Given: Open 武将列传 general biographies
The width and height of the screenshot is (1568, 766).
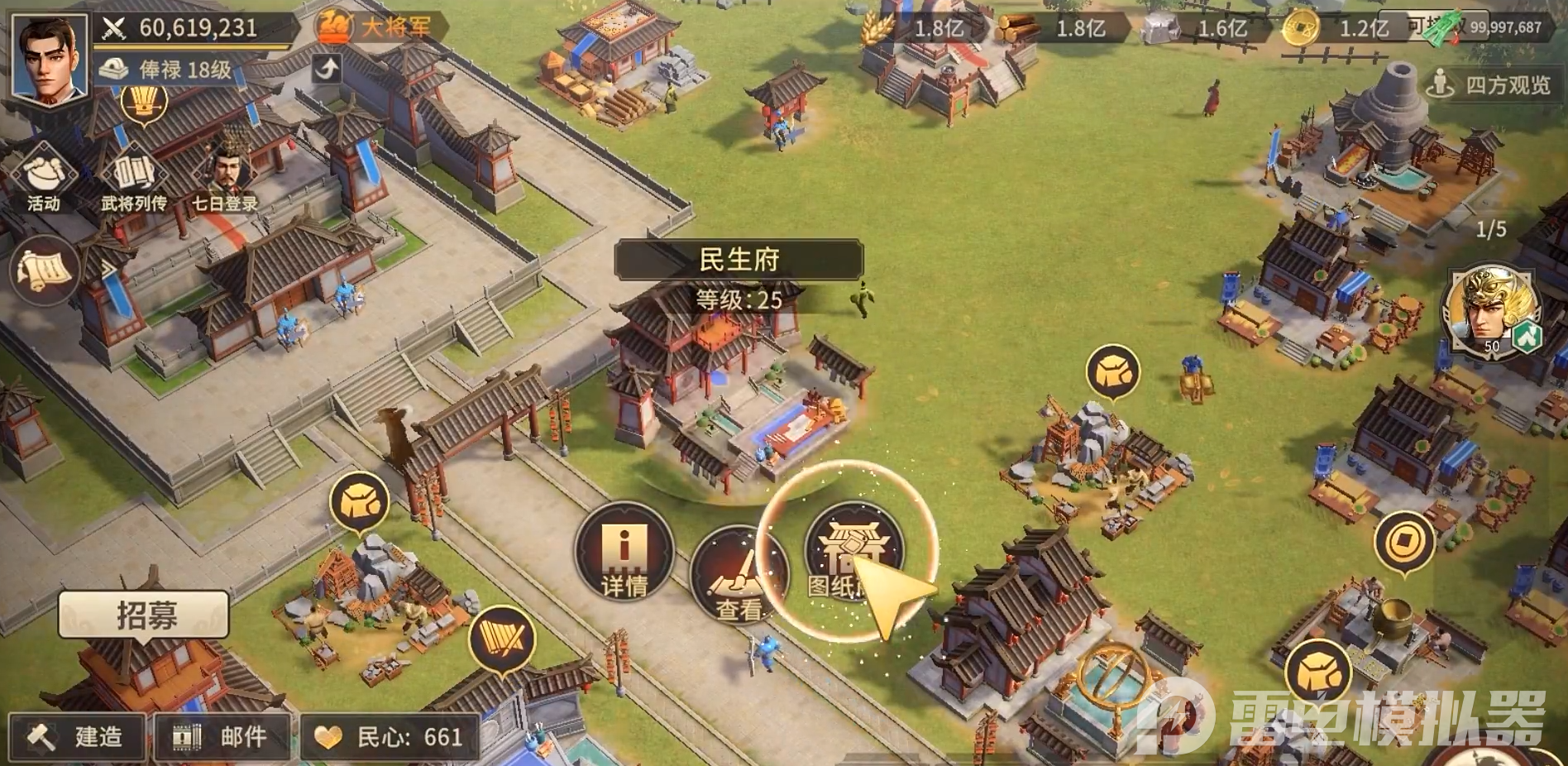Looking at the screenshot, I should 134,178.
